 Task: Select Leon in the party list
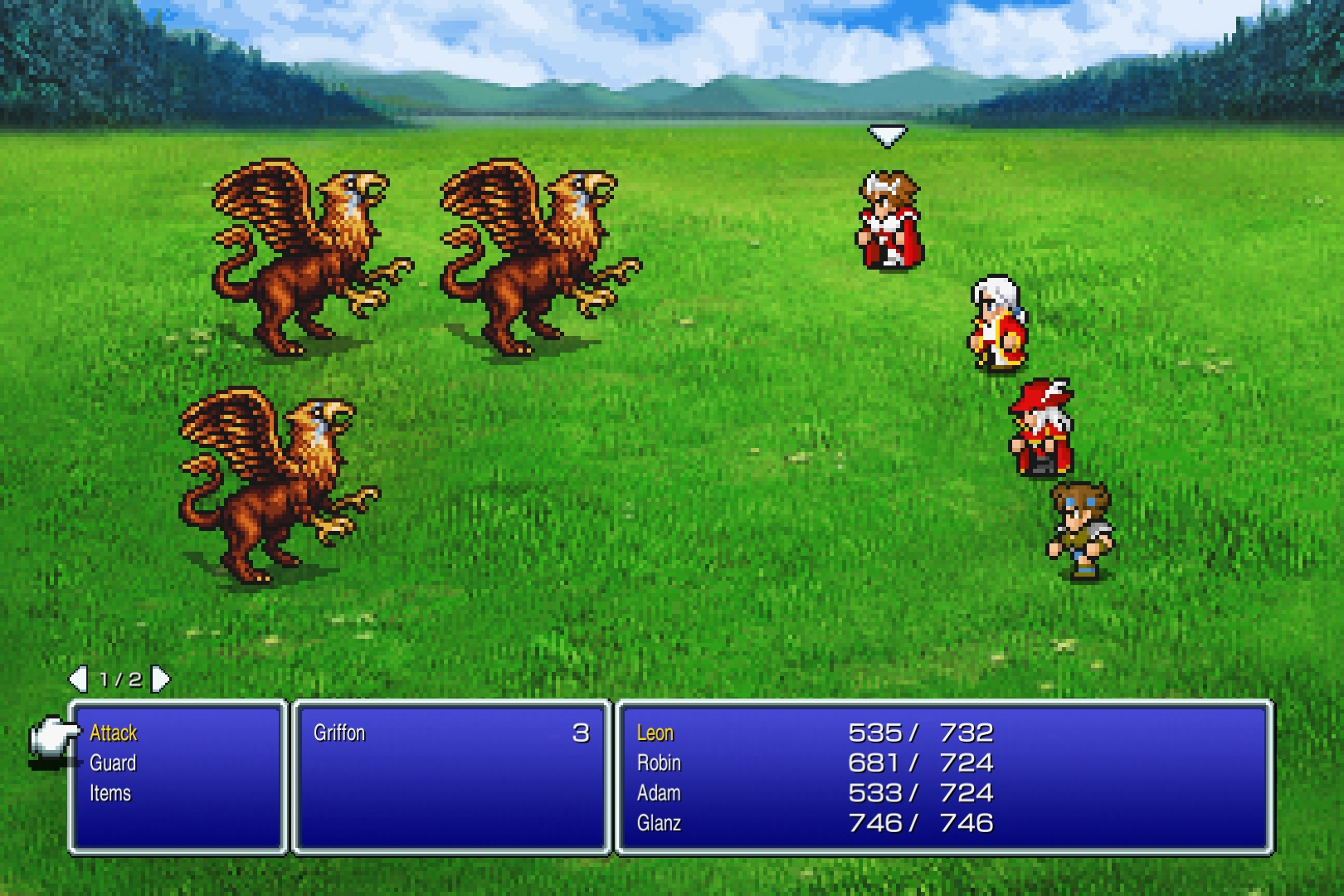pos(655,733)
